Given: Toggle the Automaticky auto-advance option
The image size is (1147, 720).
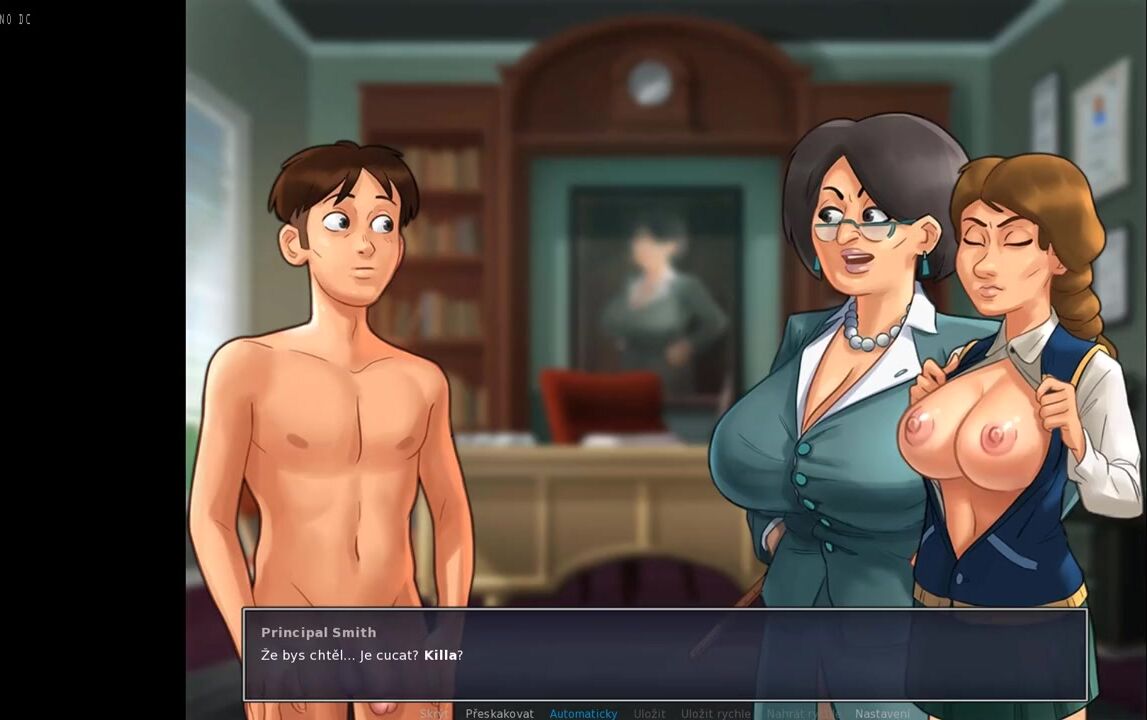Looking at the screenshot, I should coord(583,713).
